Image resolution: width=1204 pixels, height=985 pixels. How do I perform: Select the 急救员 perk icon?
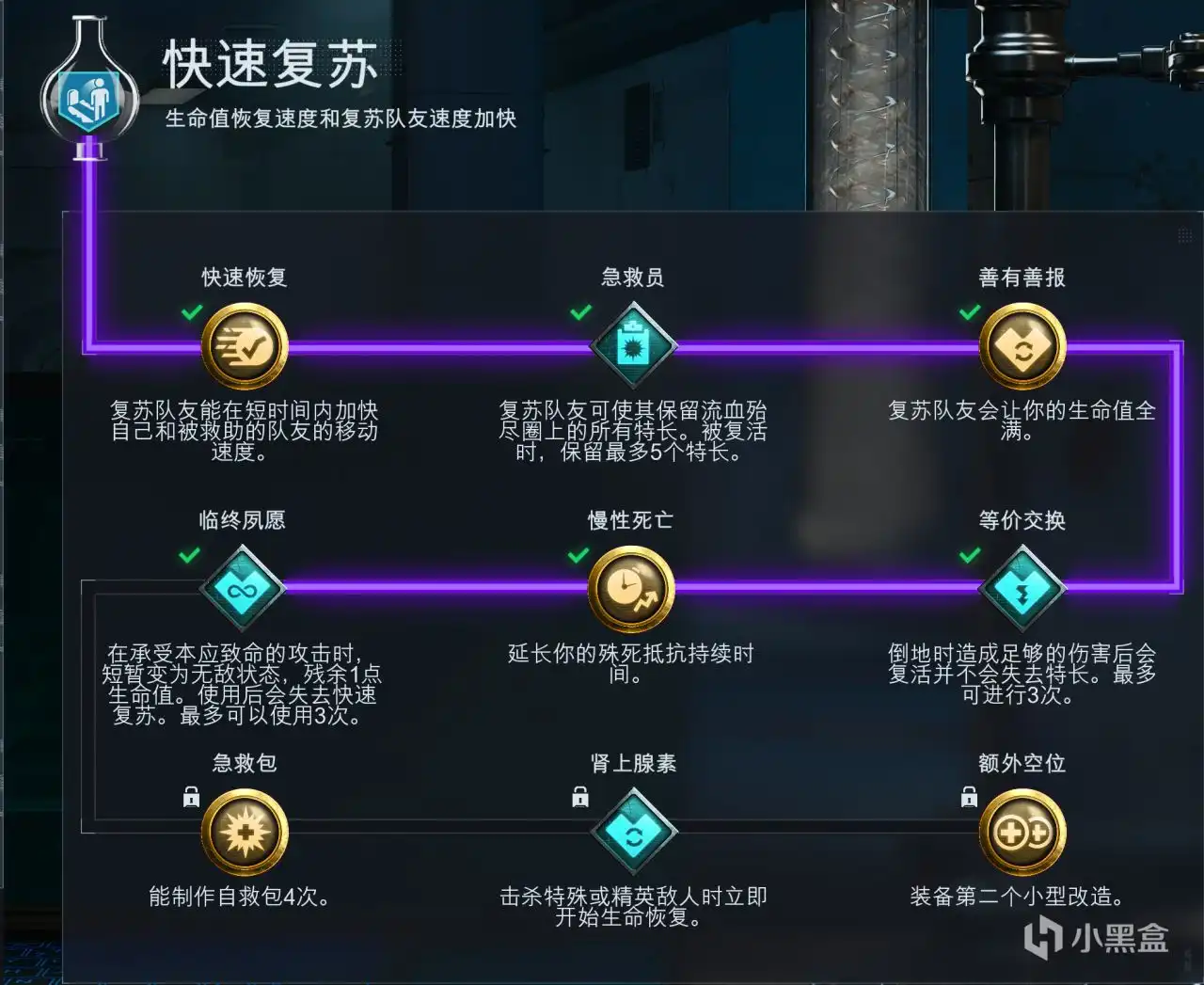coord(634,344)
